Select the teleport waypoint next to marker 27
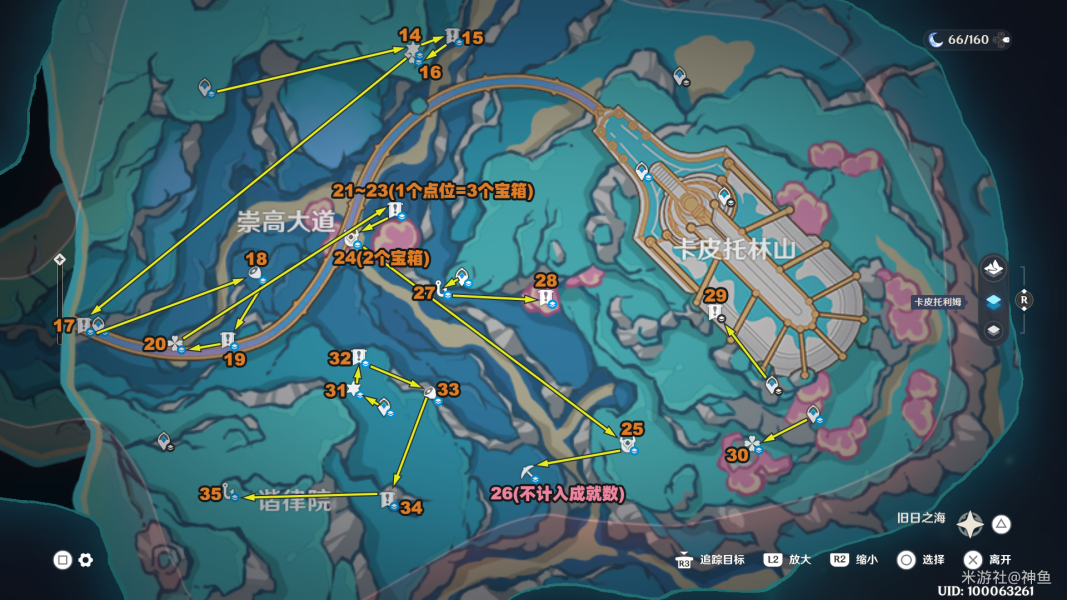Screen dimensions: 1067x600 (461, 275)
